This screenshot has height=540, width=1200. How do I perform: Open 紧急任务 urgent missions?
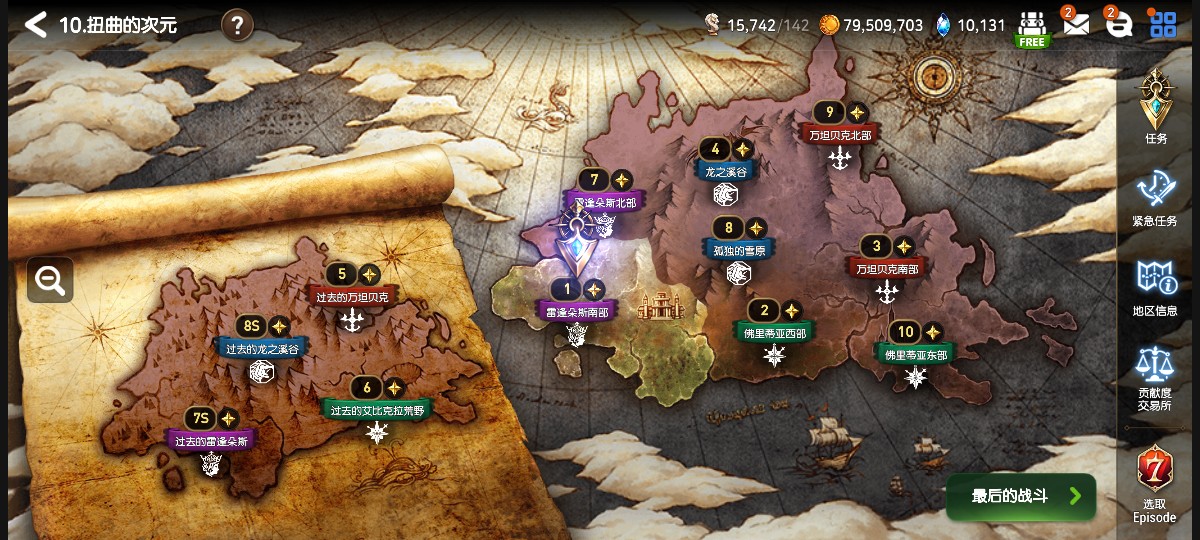click(x=1155, y=195)
